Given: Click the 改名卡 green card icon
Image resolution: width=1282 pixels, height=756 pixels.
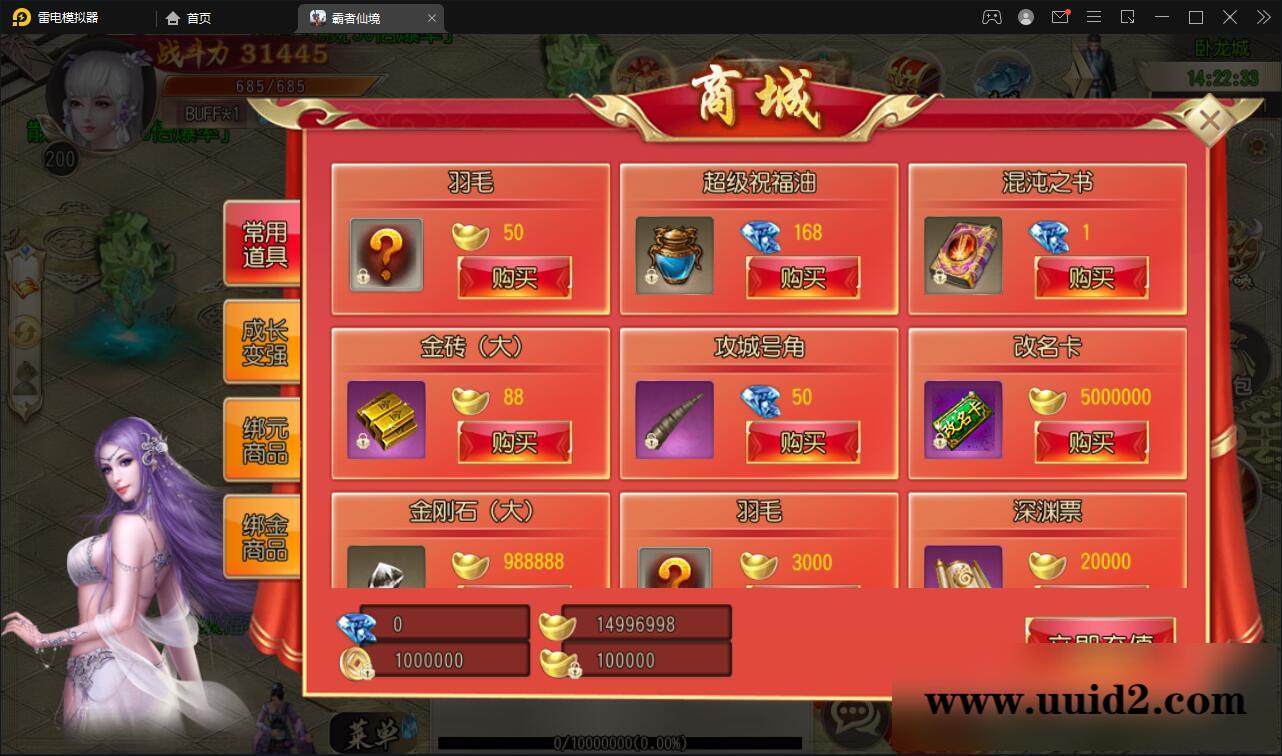Looking at the screenshot, I should click(962, 420).
